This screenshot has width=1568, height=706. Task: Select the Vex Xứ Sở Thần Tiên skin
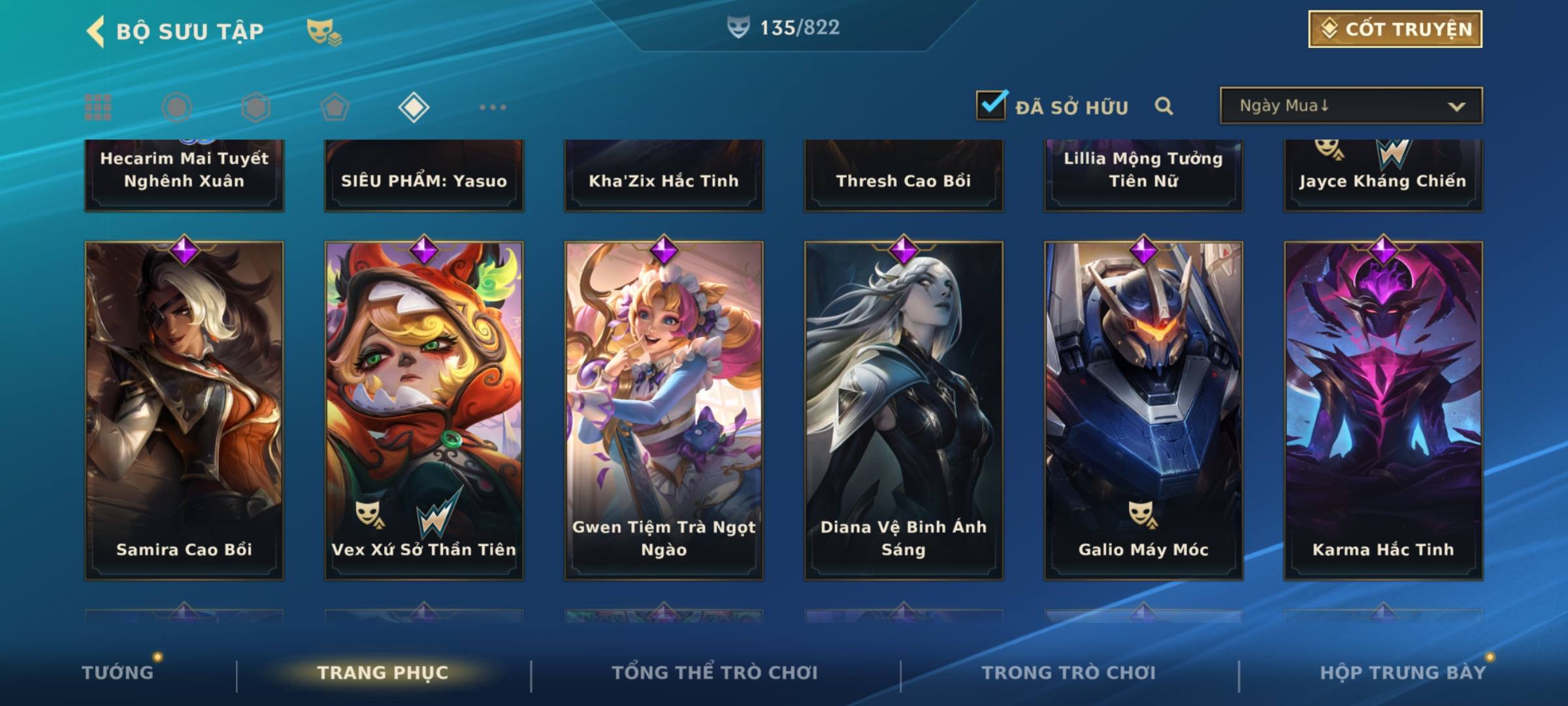click(x=424, y=411)
